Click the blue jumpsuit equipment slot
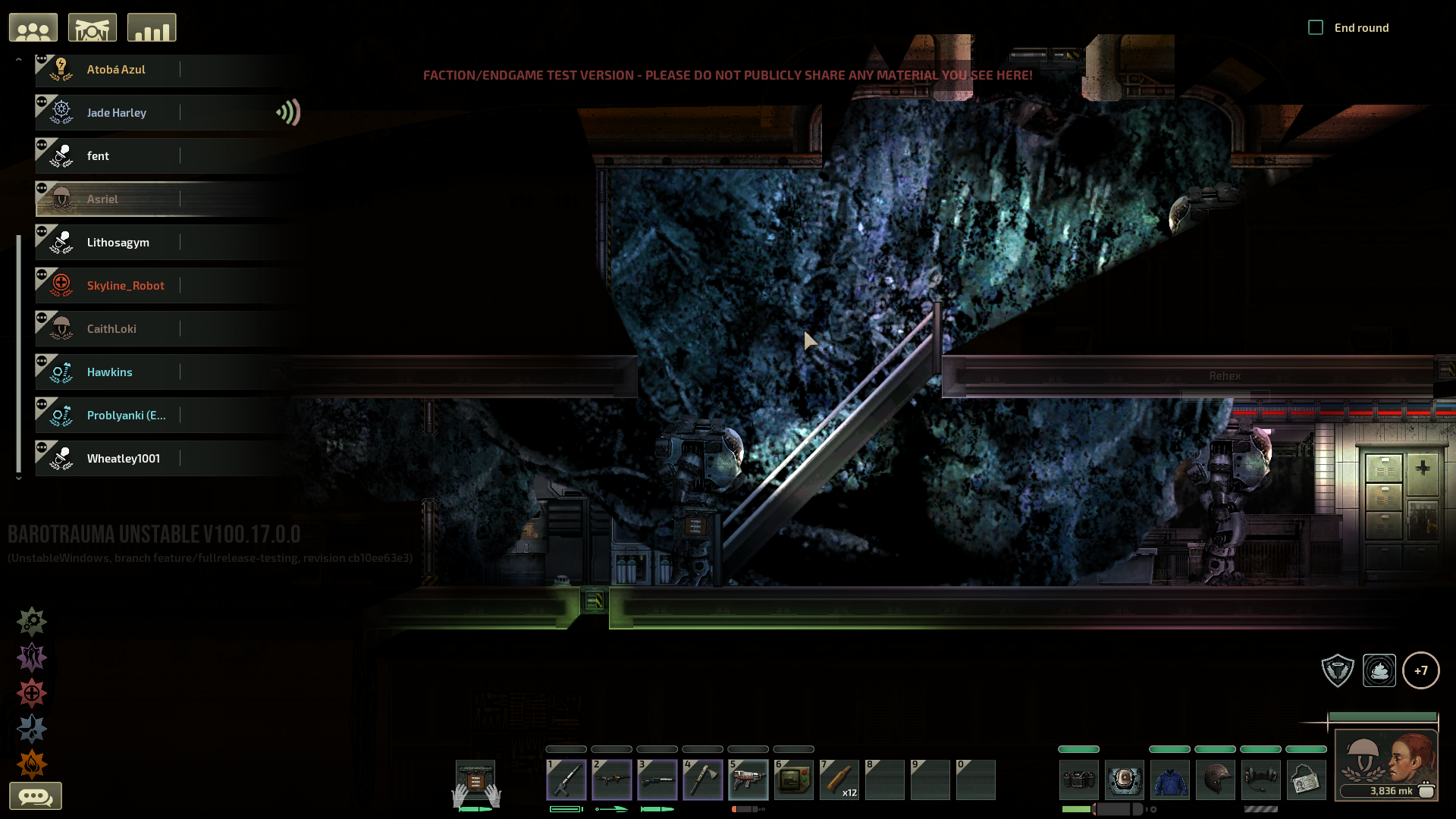 coord(1170,780)
